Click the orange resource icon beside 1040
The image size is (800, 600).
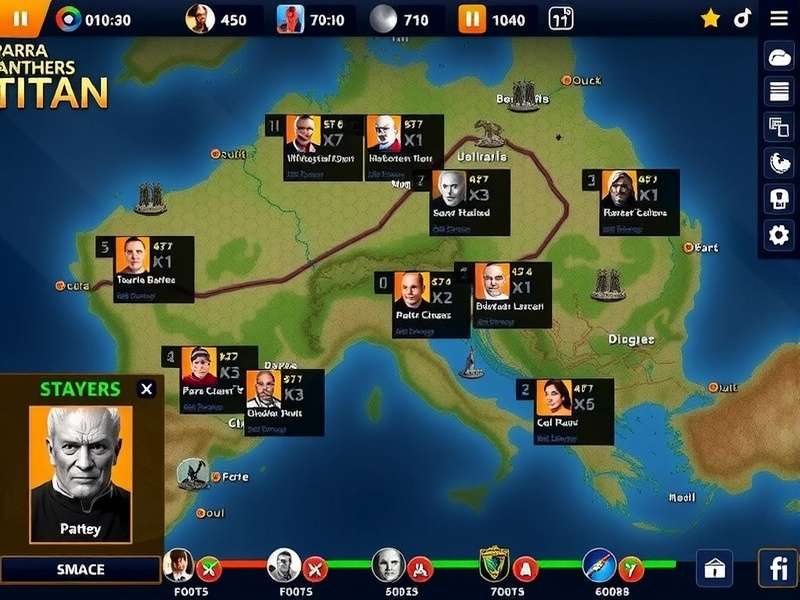click(471, 19)
